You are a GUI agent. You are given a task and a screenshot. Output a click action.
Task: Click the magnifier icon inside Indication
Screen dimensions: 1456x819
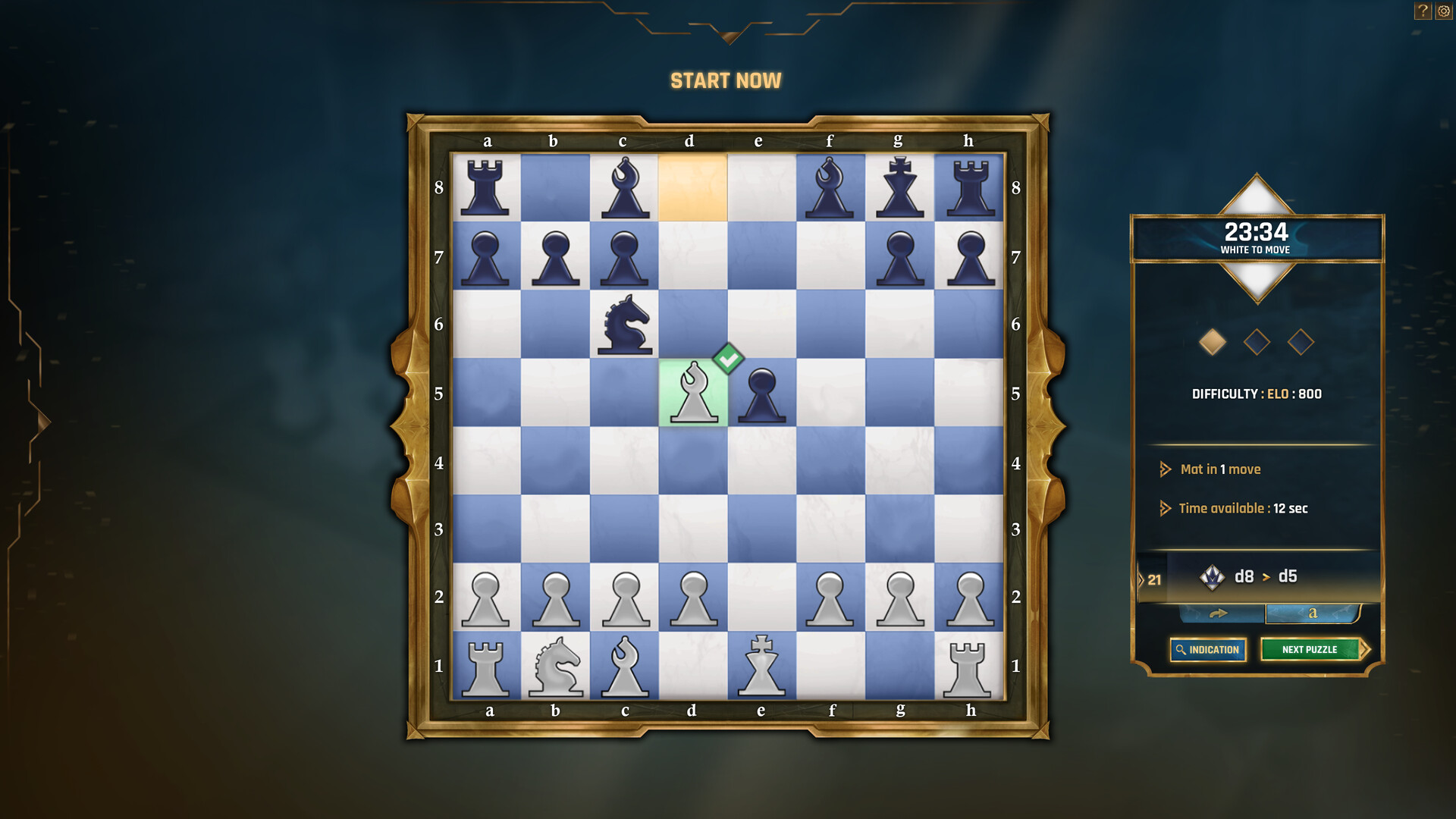[x=1181, y=649]
